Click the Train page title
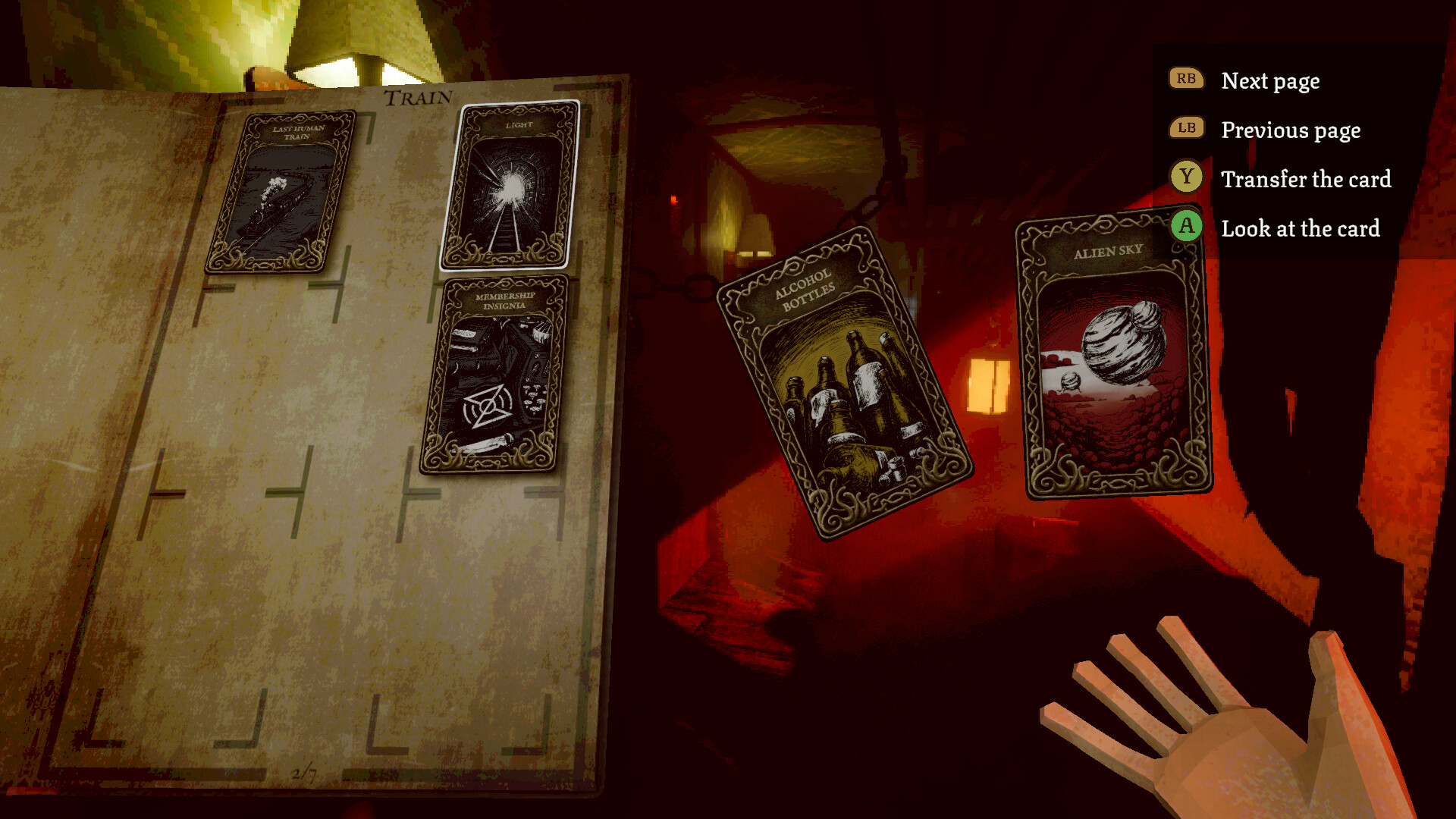This screenshot has height=819, width=1456. tap(417, 97)
